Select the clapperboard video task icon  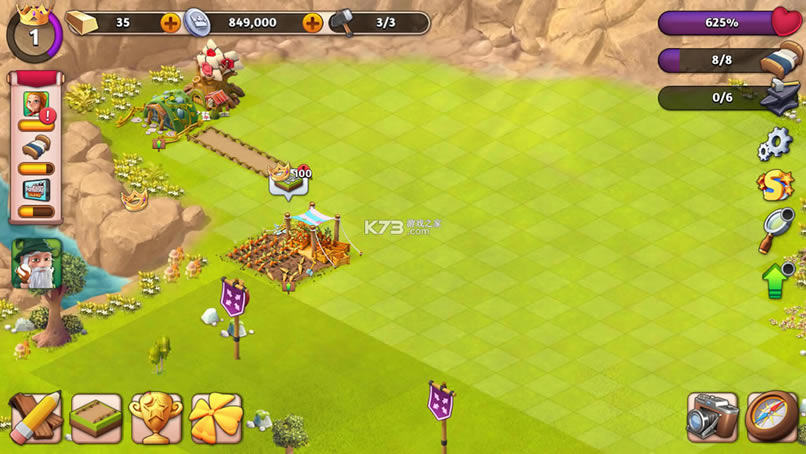point(35,190)
